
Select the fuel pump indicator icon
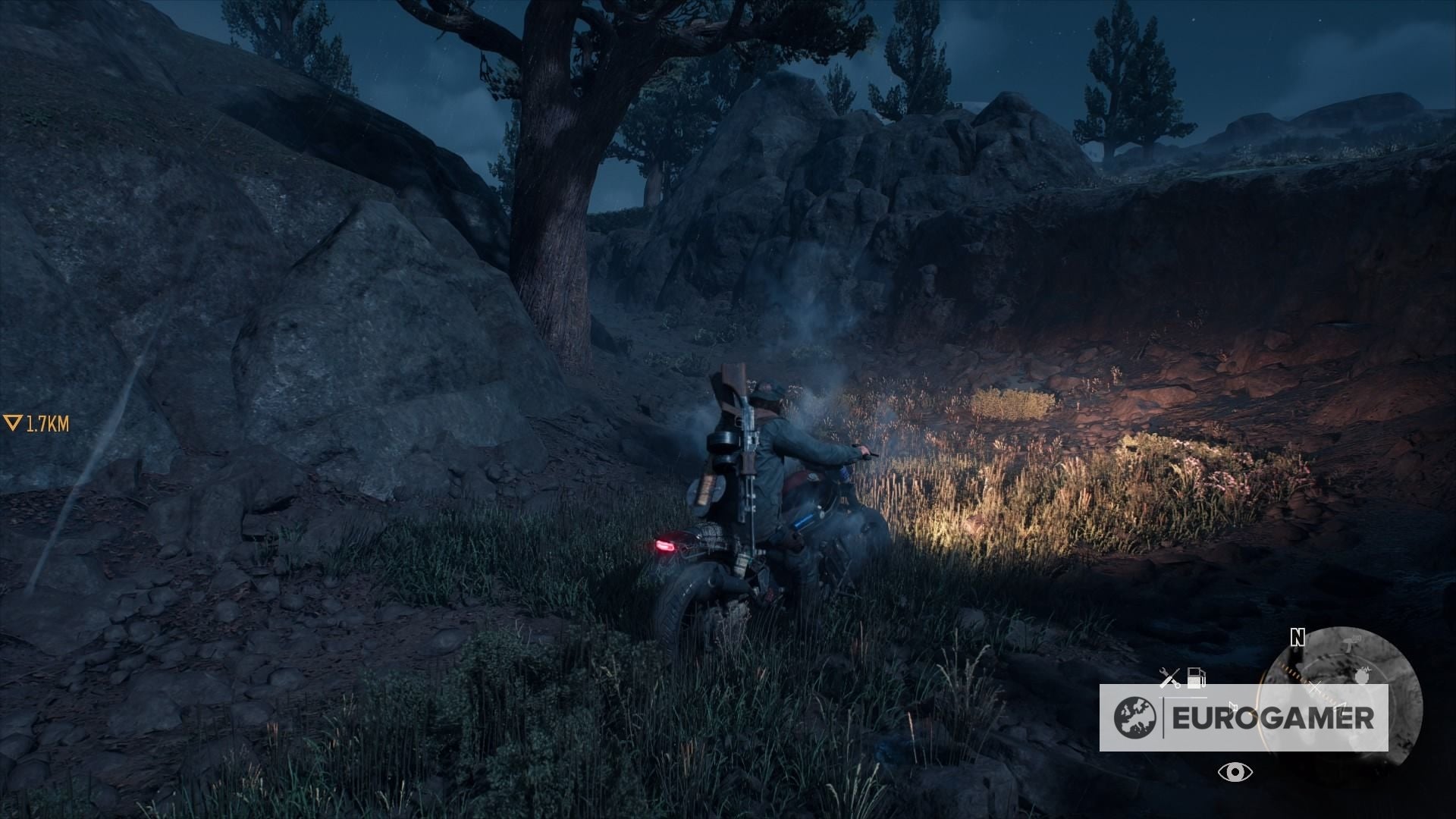click(1196, 678)
